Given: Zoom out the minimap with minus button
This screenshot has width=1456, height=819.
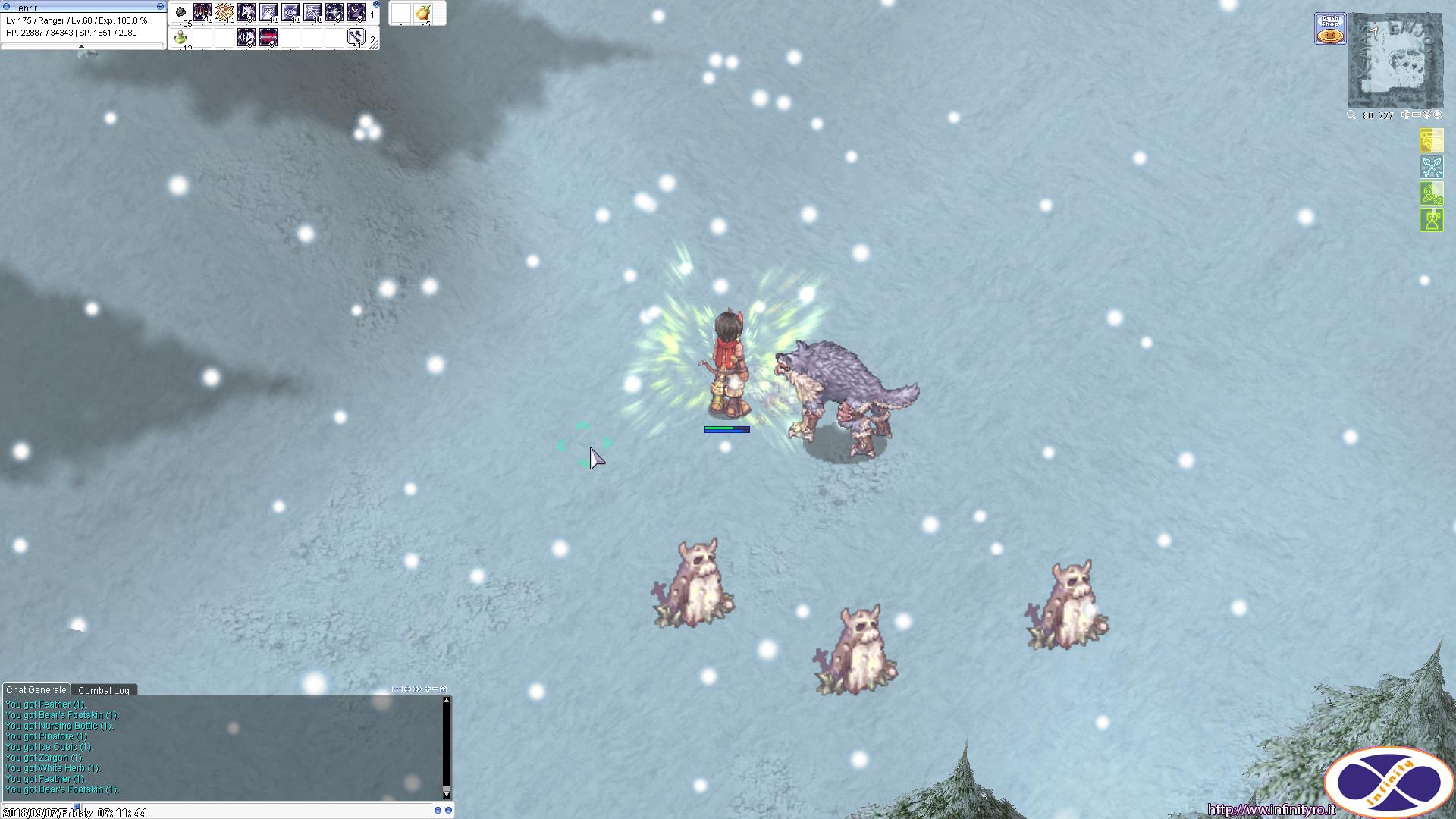Looking at the screenshot, I should pyautogui.click(x=1416, y=115).
